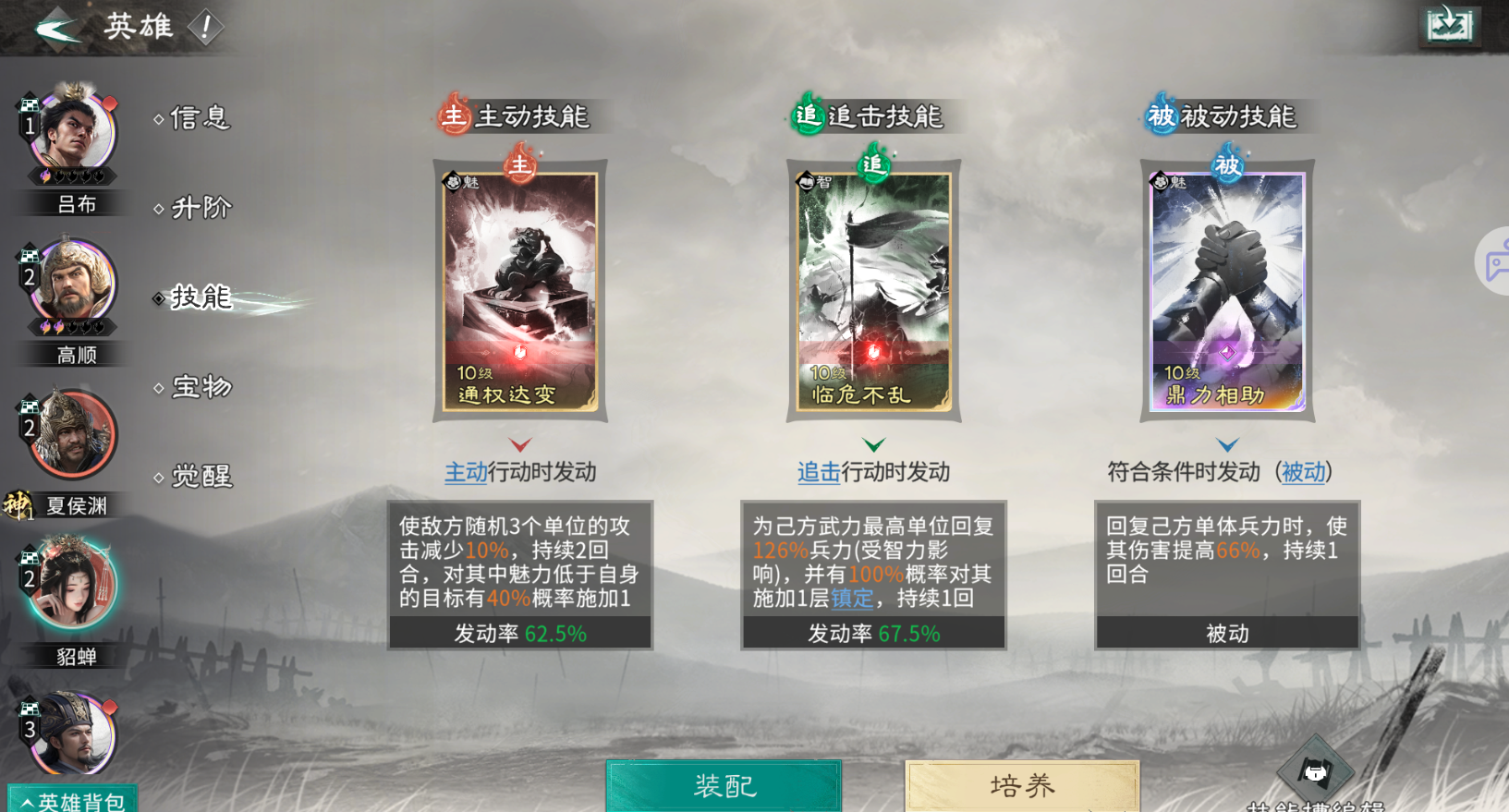Select the 吕布 hero portrait

[x=69, y=132]
